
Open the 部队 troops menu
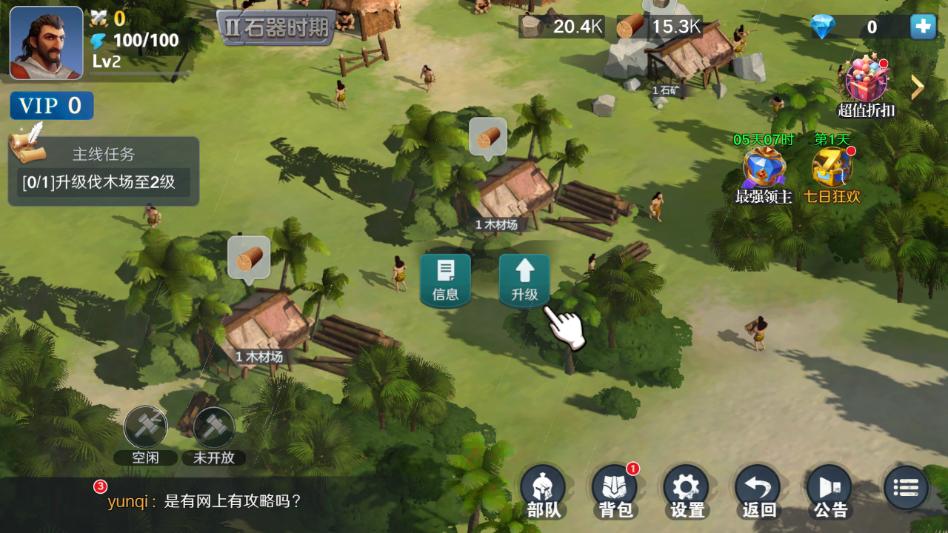pos(543,492)
